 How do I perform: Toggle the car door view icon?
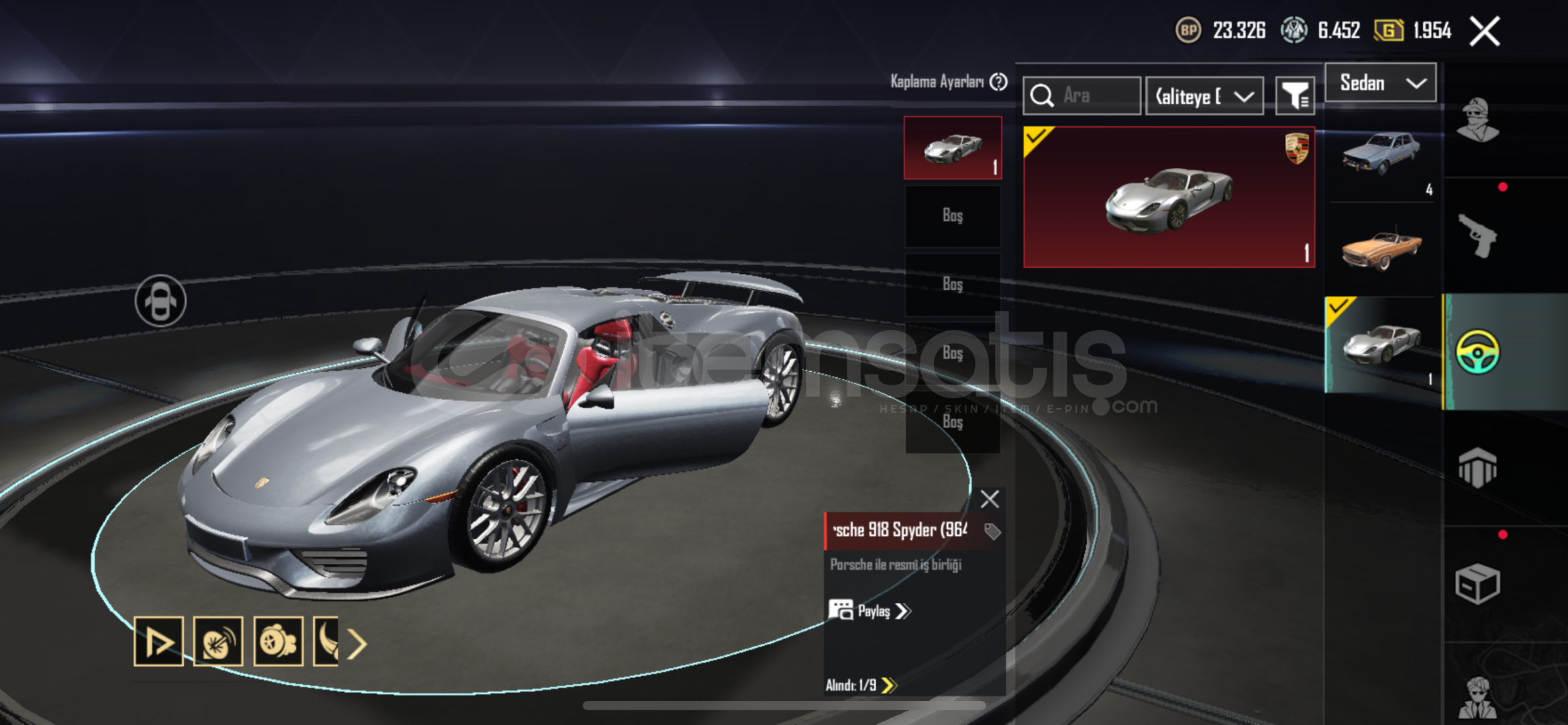click(160, 301)
